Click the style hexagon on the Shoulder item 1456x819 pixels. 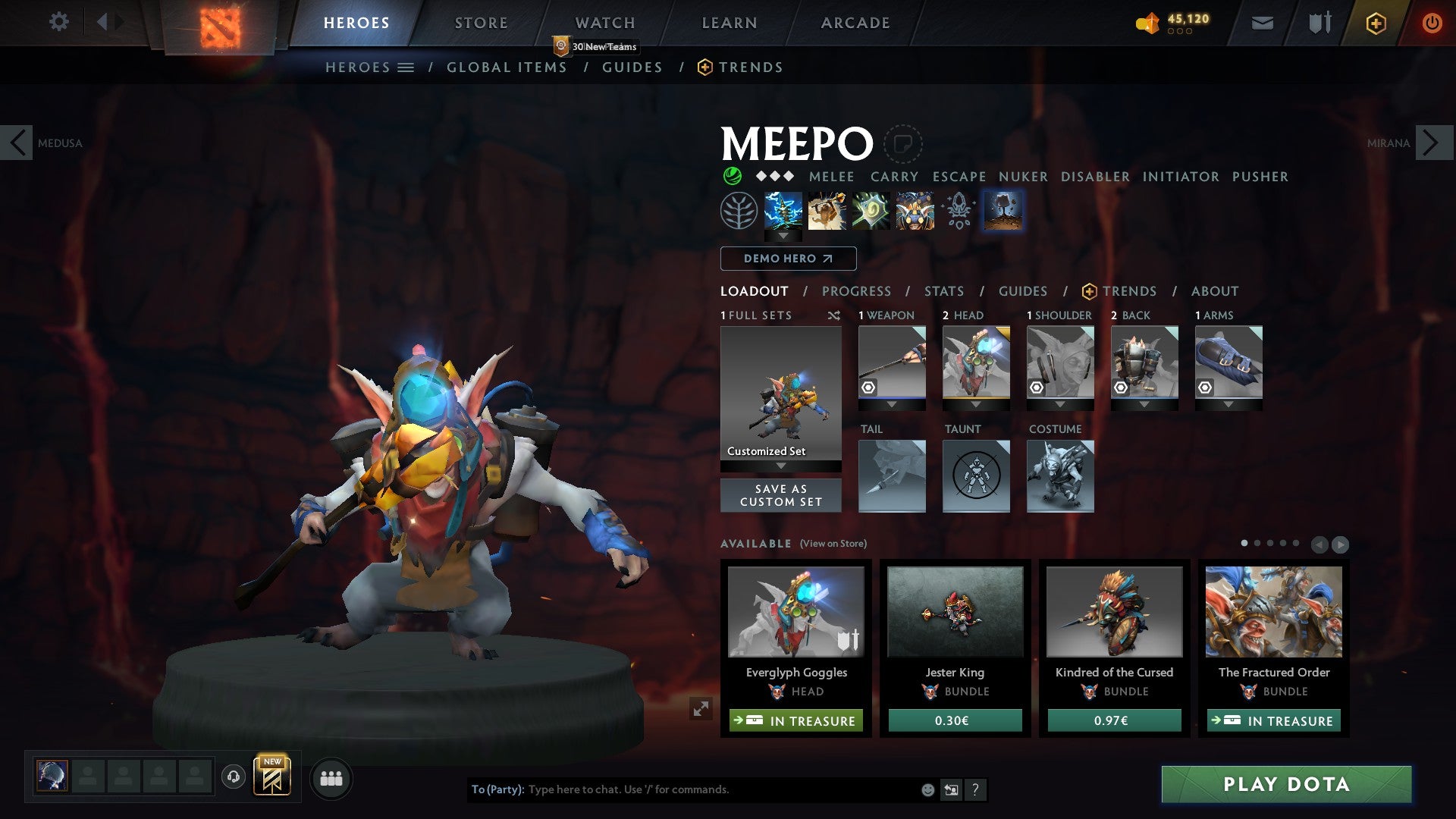pyautogui.click(x=1037, y=388)
